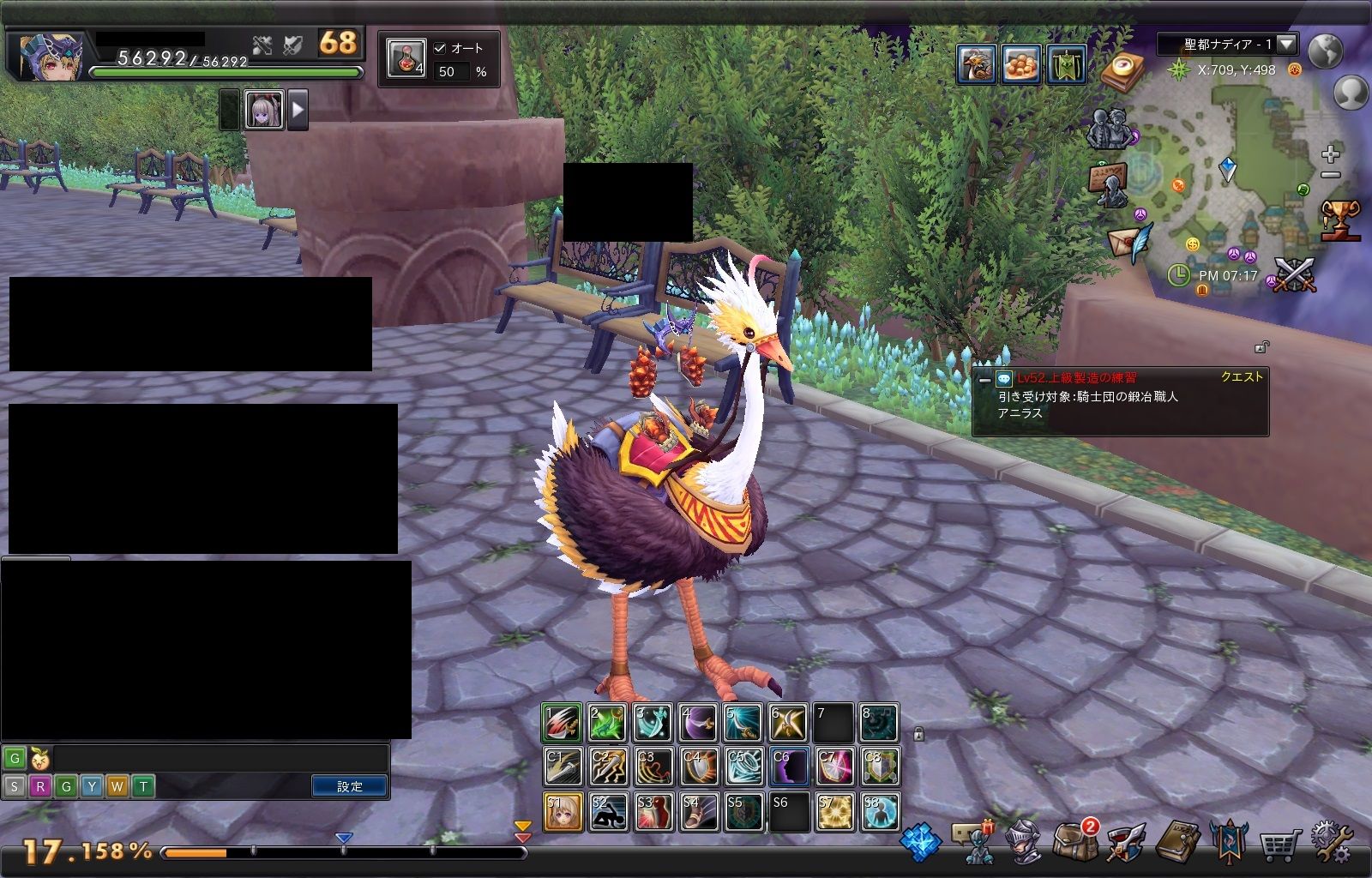1372x878 pixels.
Task: Select the red R chat channel tab
Action: pos(39,786)
